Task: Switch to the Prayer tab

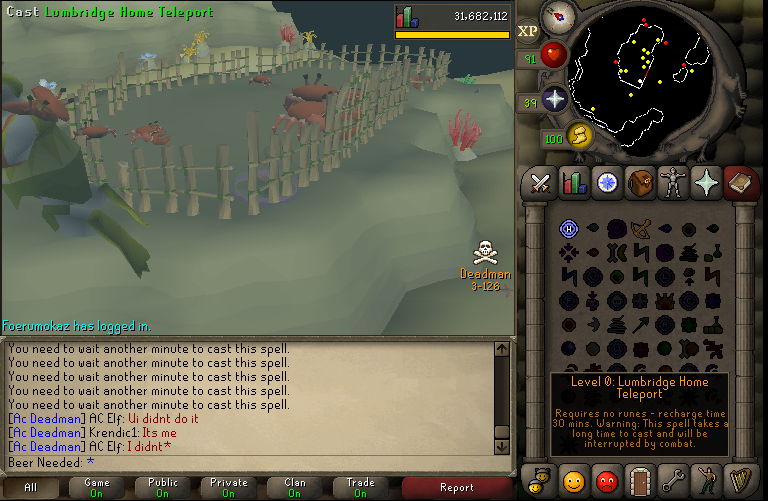Action: (706, 183)
